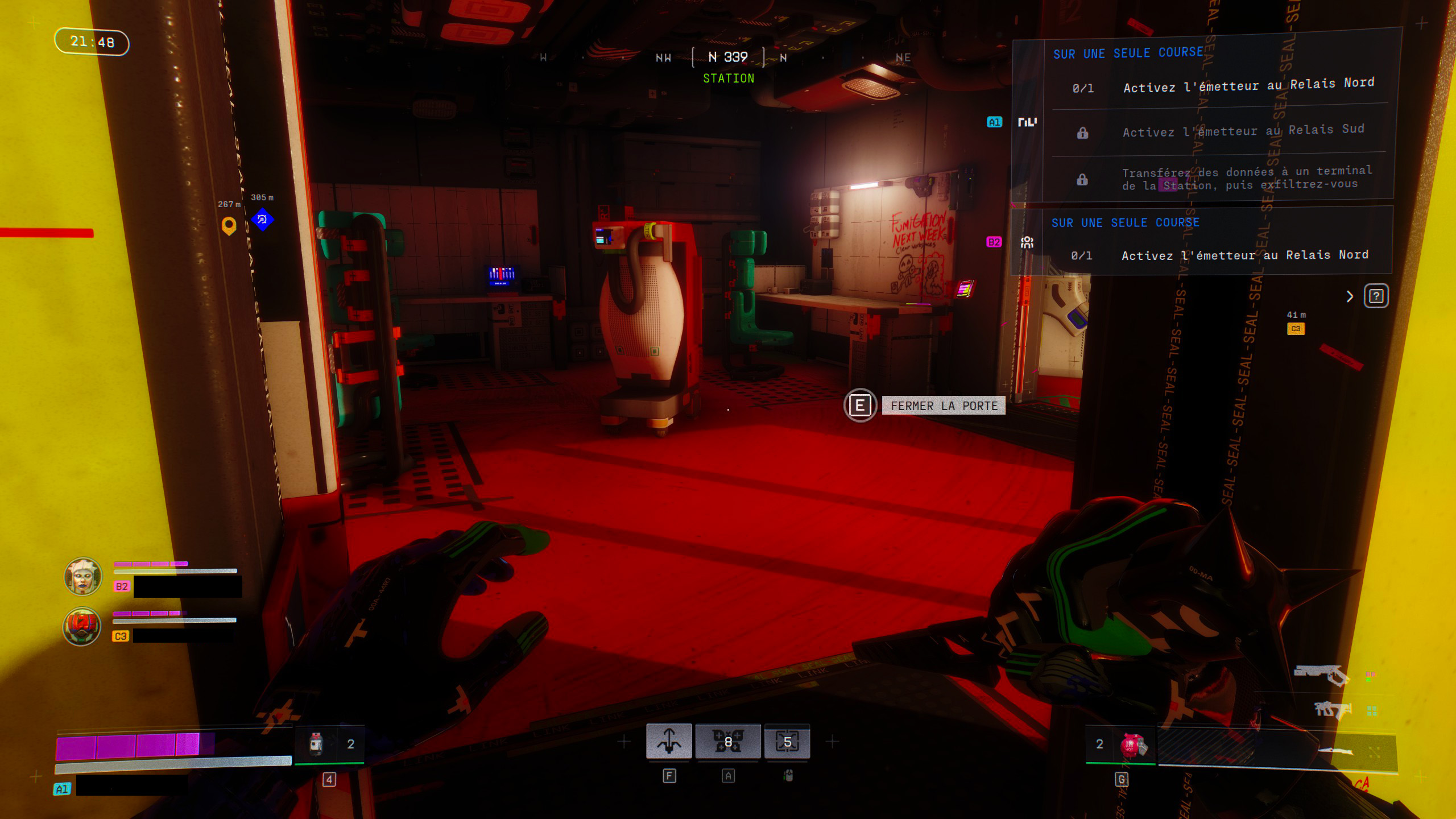Click the orange location pin waypoint marker

coord(229,225)
